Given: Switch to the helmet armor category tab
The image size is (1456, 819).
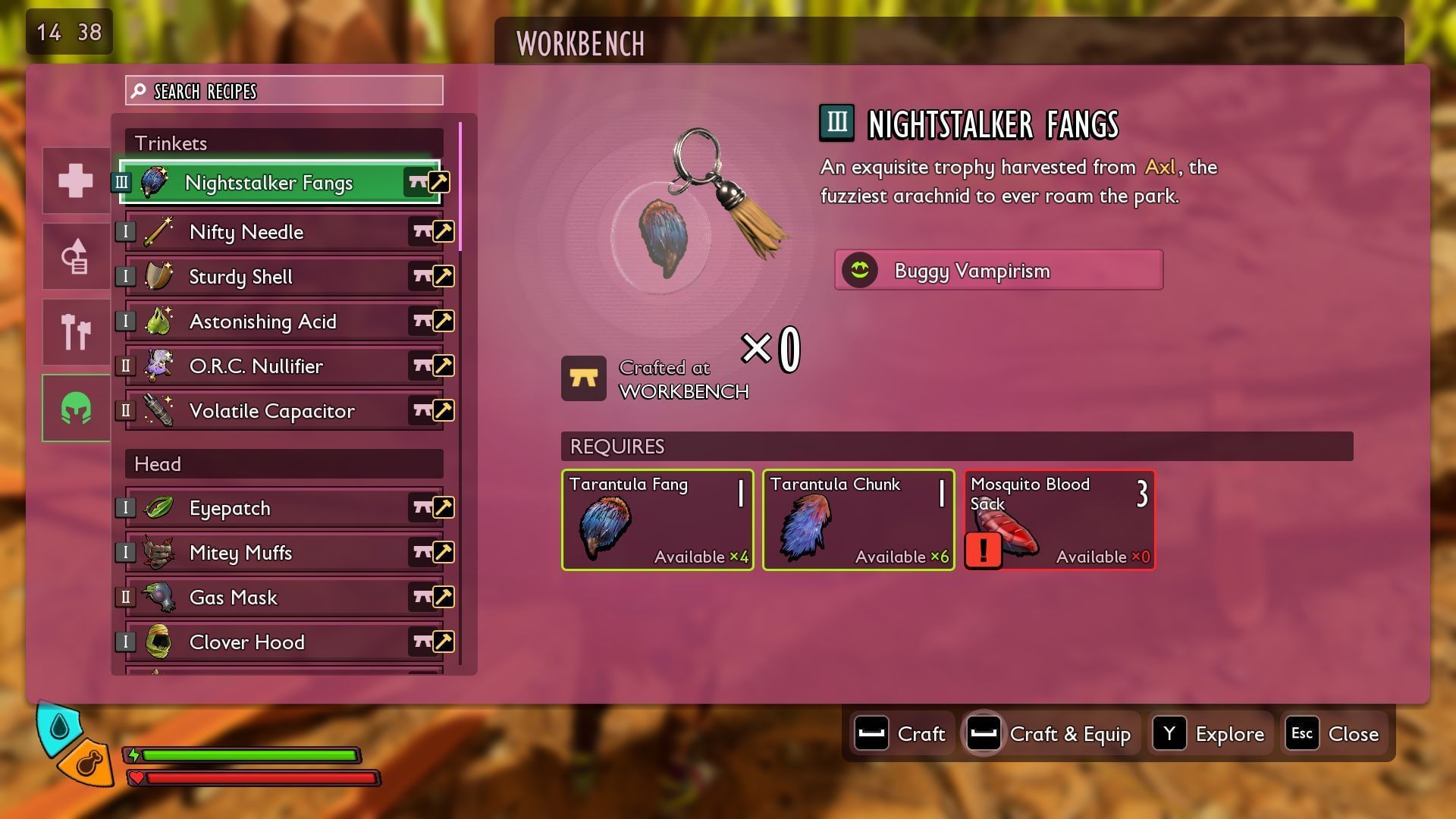Looking at the screenshot, I should coord(76,408).
